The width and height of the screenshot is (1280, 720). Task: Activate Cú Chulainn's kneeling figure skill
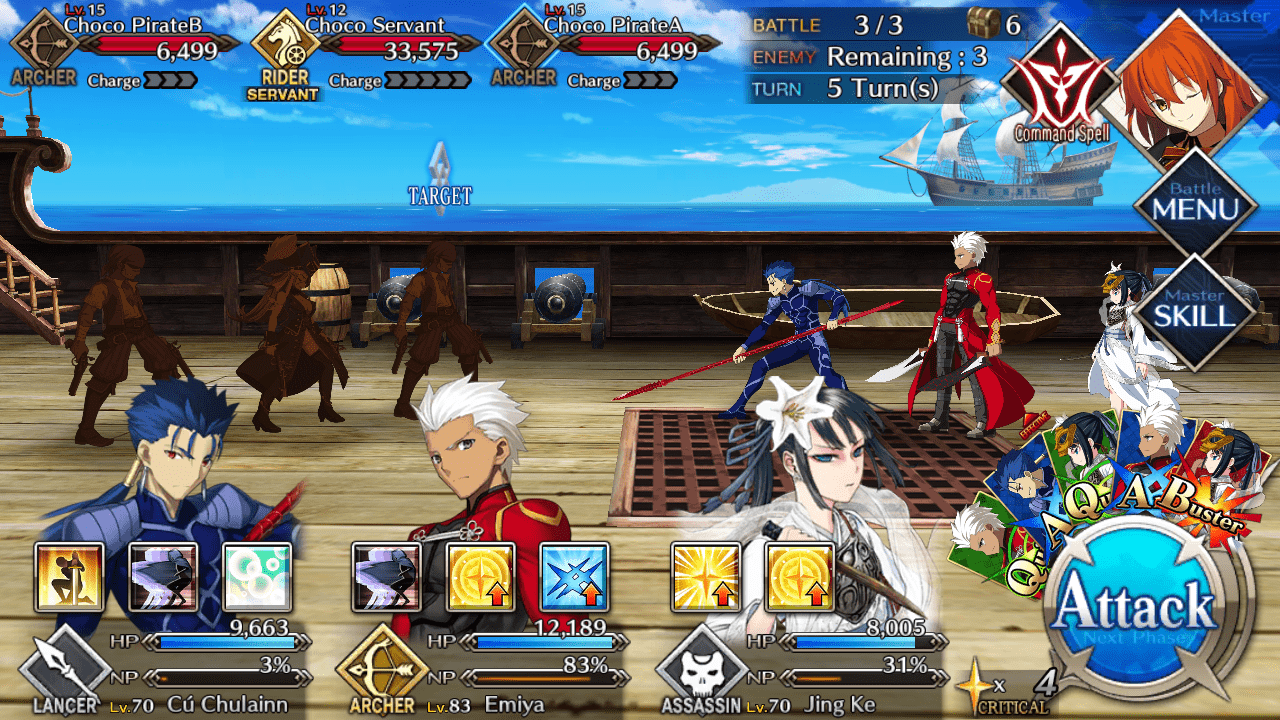pyautogui.click(x=69, y=577)
